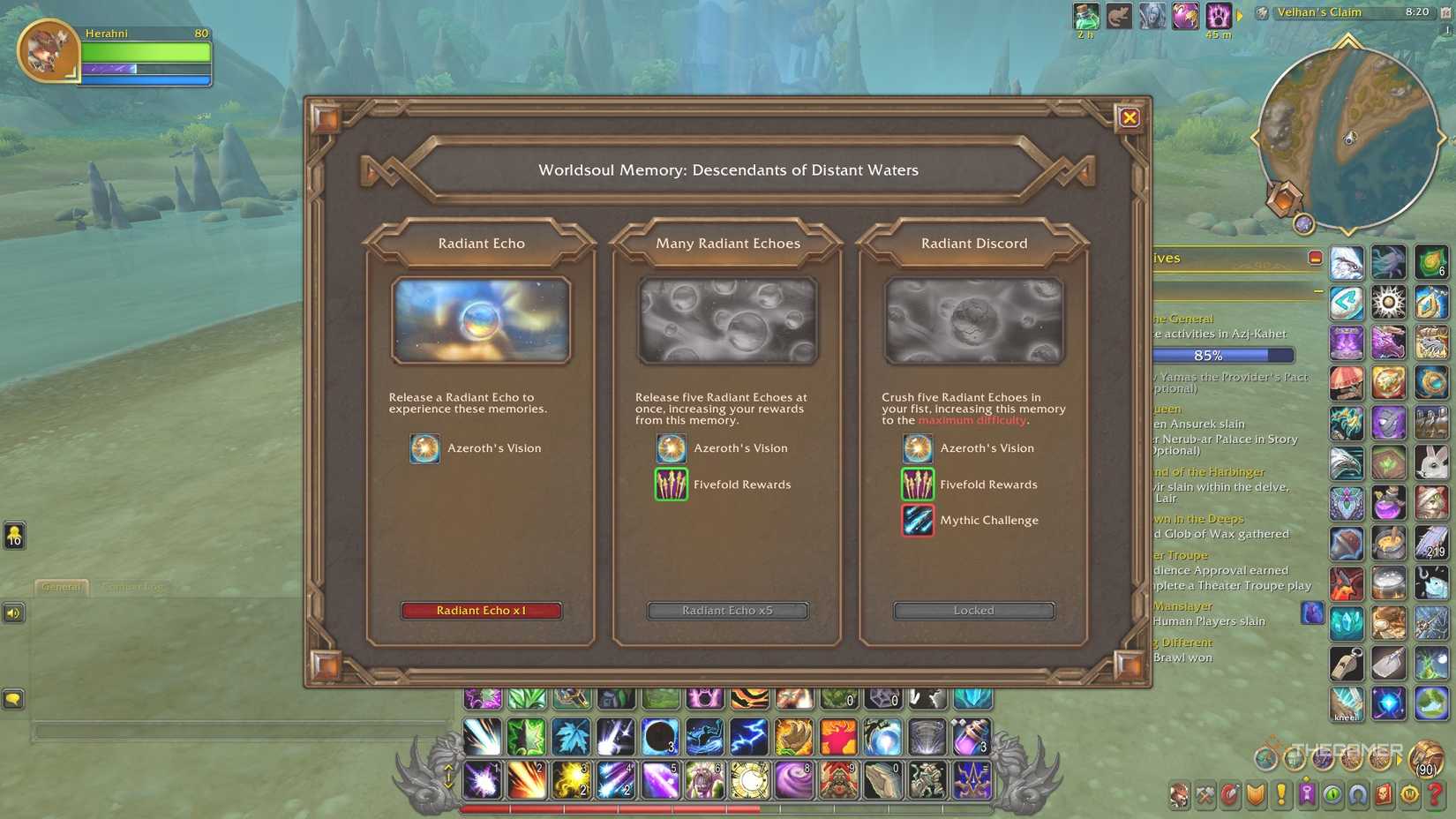Viewport: 1456px width, 819px height.
Task: Collapse the quest list with gray minus
Action: pos(1318,289)
